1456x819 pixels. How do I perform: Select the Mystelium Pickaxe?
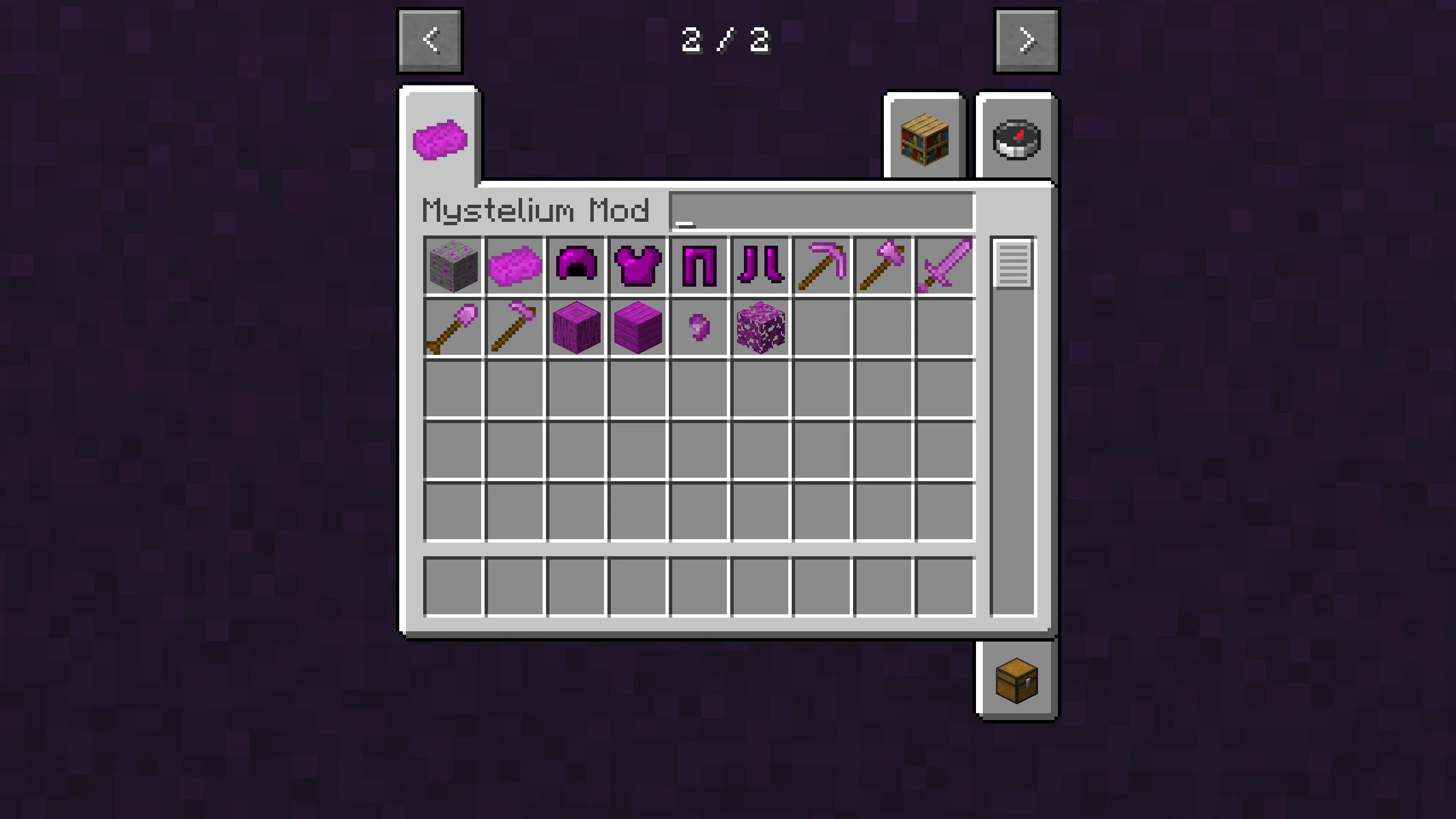tap(822, 266)
